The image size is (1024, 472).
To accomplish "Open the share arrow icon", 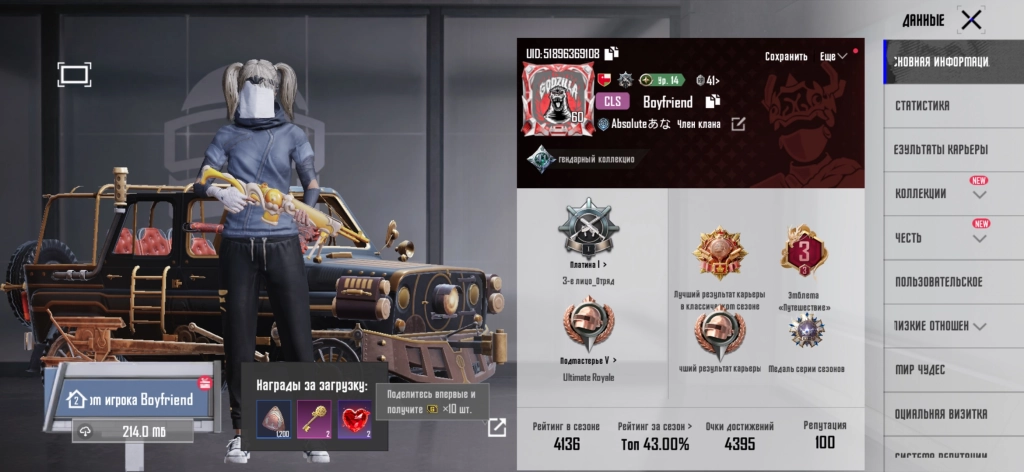I will pyautogui.click(x=496, y=428).
